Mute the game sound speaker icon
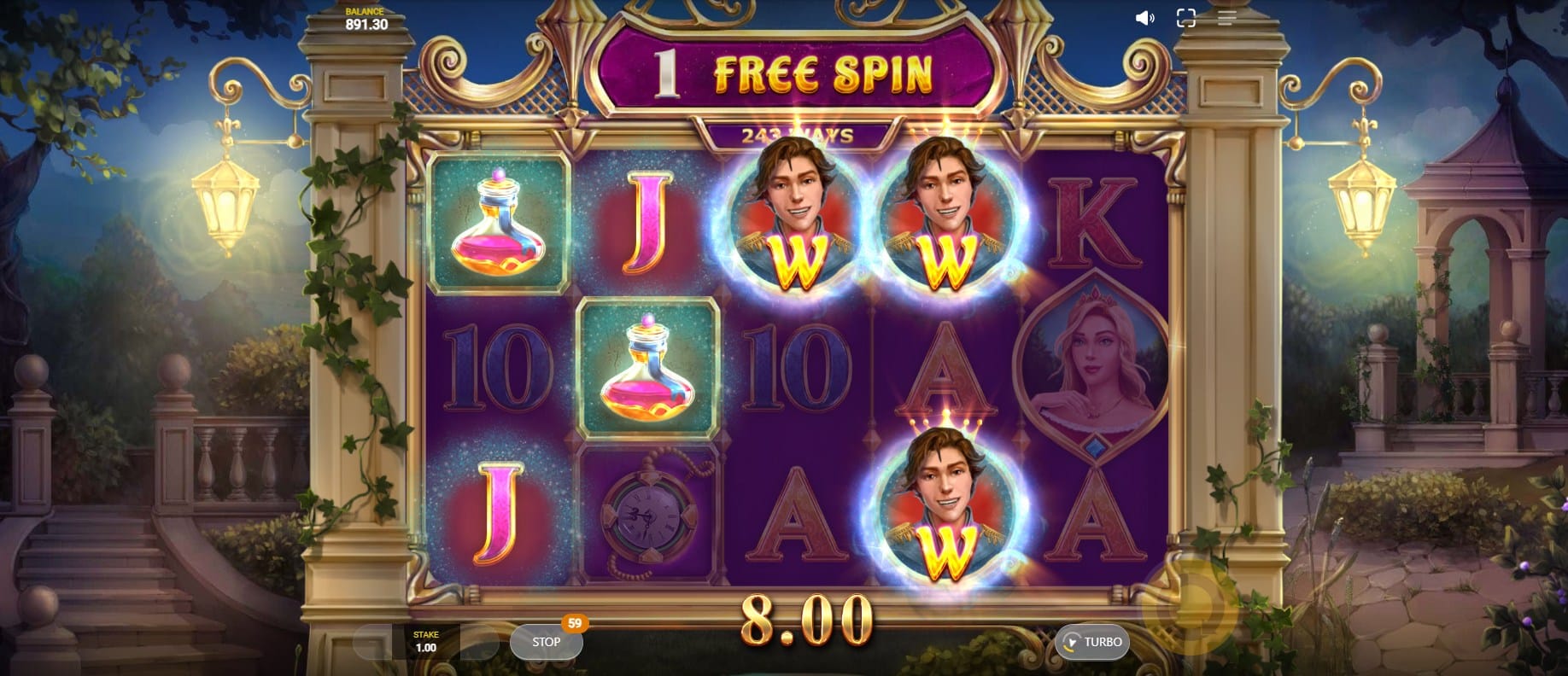Screen dimensions: 1568x676 point(1144,18)
